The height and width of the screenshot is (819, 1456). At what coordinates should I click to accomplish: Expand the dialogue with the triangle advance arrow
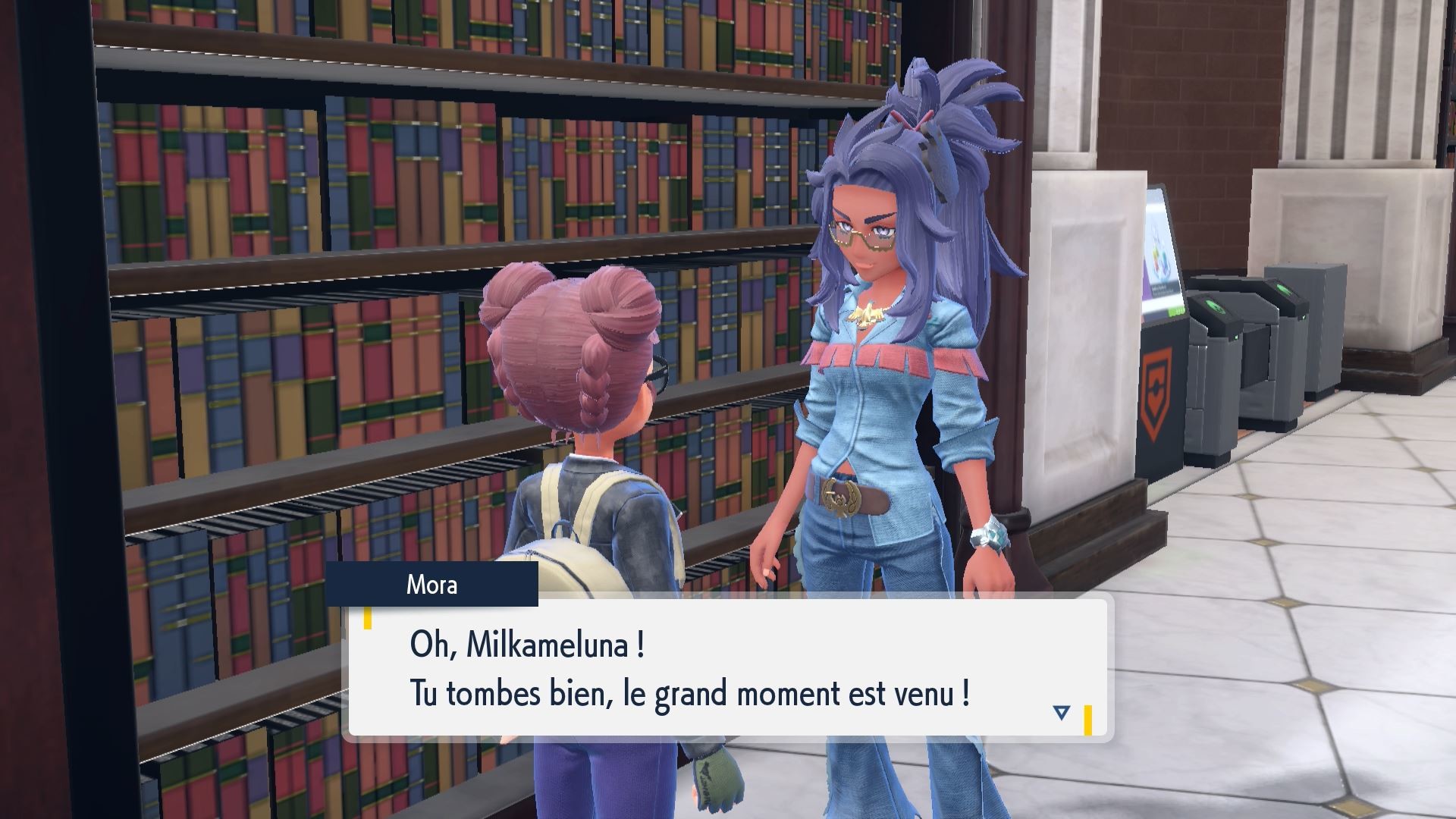(x=1062, y=711)
